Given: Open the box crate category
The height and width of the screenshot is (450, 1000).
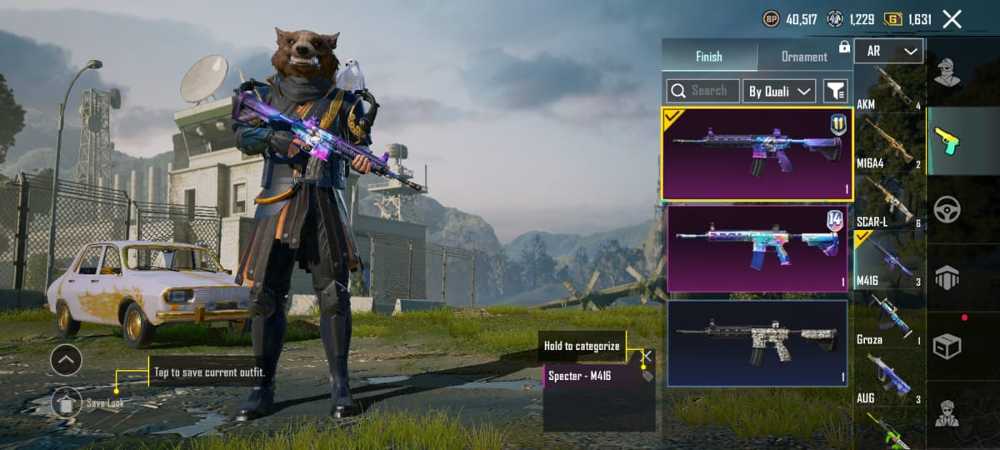Looking at the screenshot, I should tap(947, 346).
